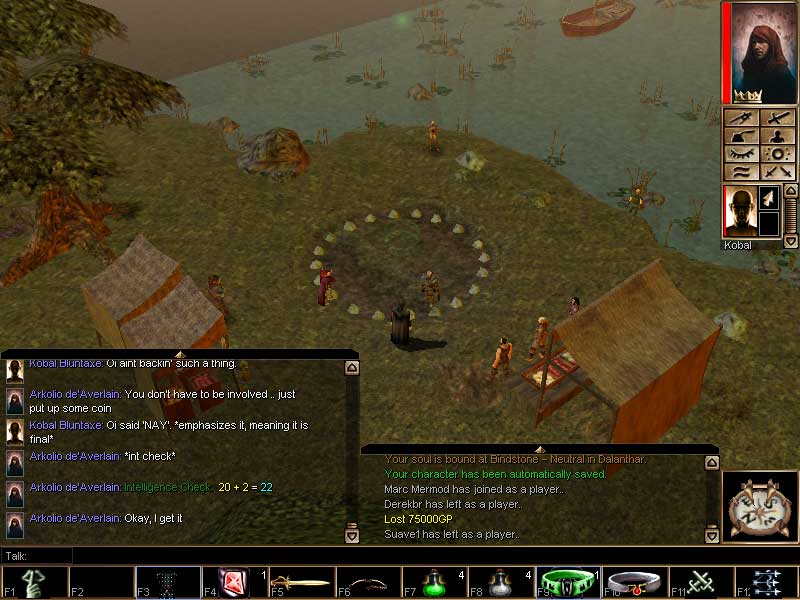Viewport: 800px width, 600px height.
Task: Click the chat log's scroll-down arrow
Action: 351,535
